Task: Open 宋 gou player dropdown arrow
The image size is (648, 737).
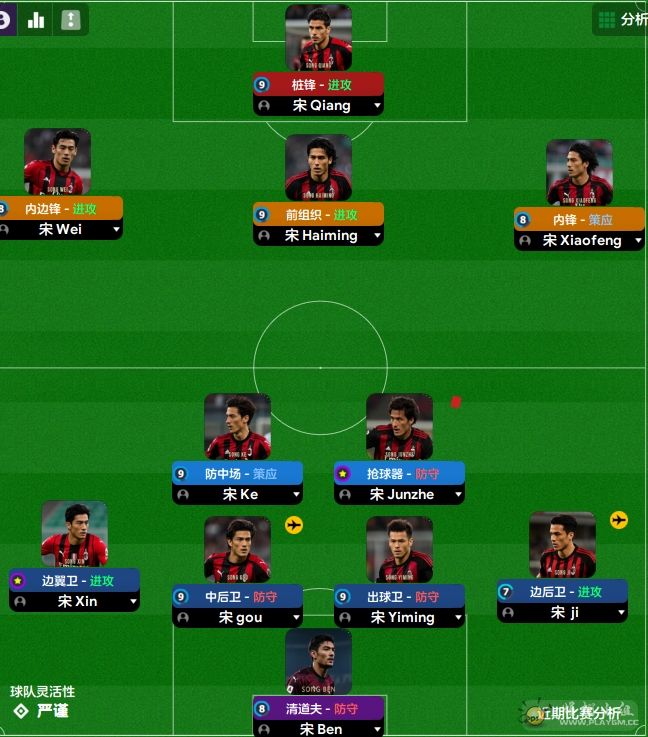Action: click(296, 618)
